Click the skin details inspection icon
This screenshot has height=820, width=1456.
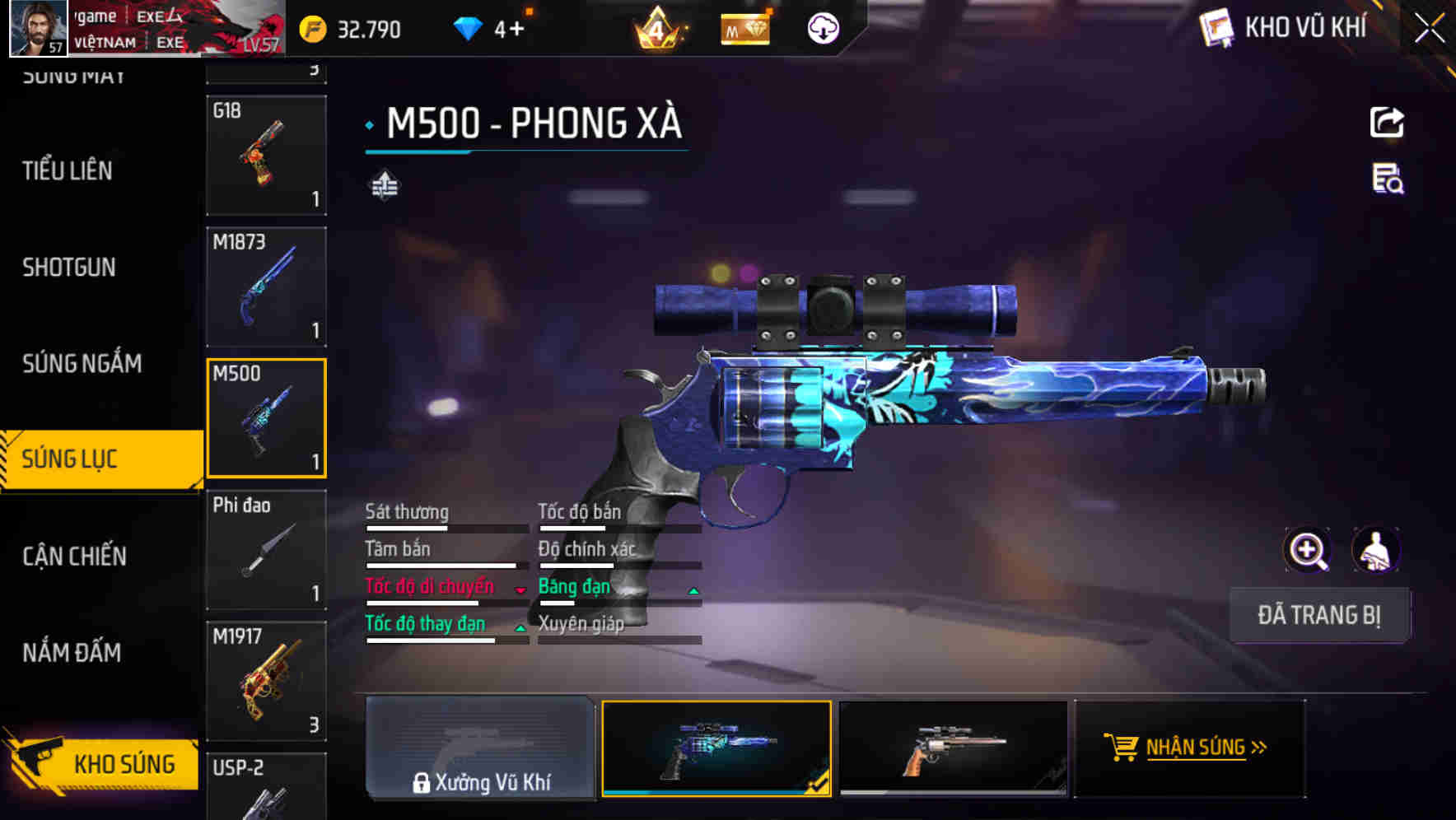pos(1387,183)
